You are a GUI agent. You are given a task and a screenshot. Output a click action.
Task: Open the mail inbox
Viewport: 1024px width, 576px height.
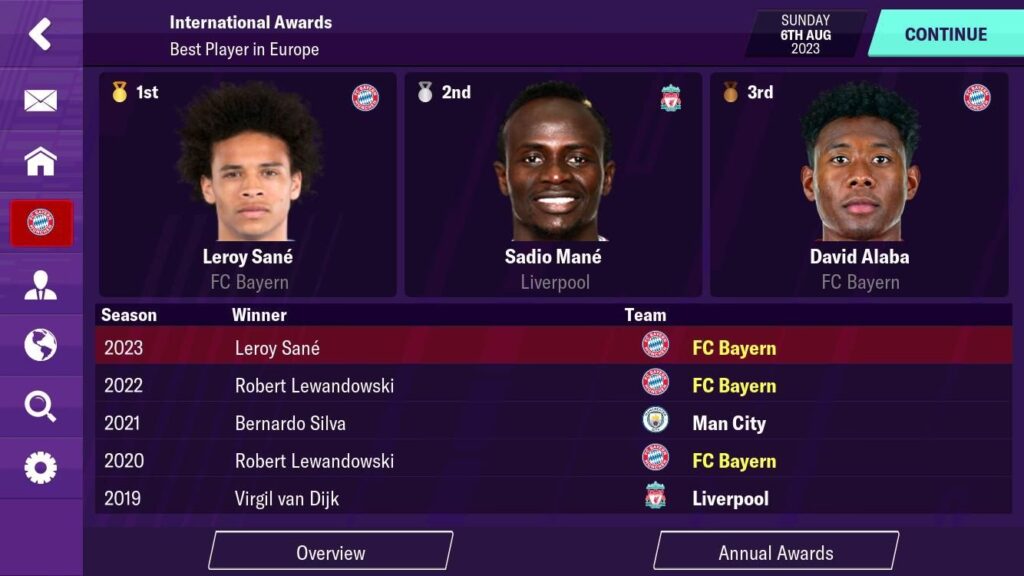(40, 100)
